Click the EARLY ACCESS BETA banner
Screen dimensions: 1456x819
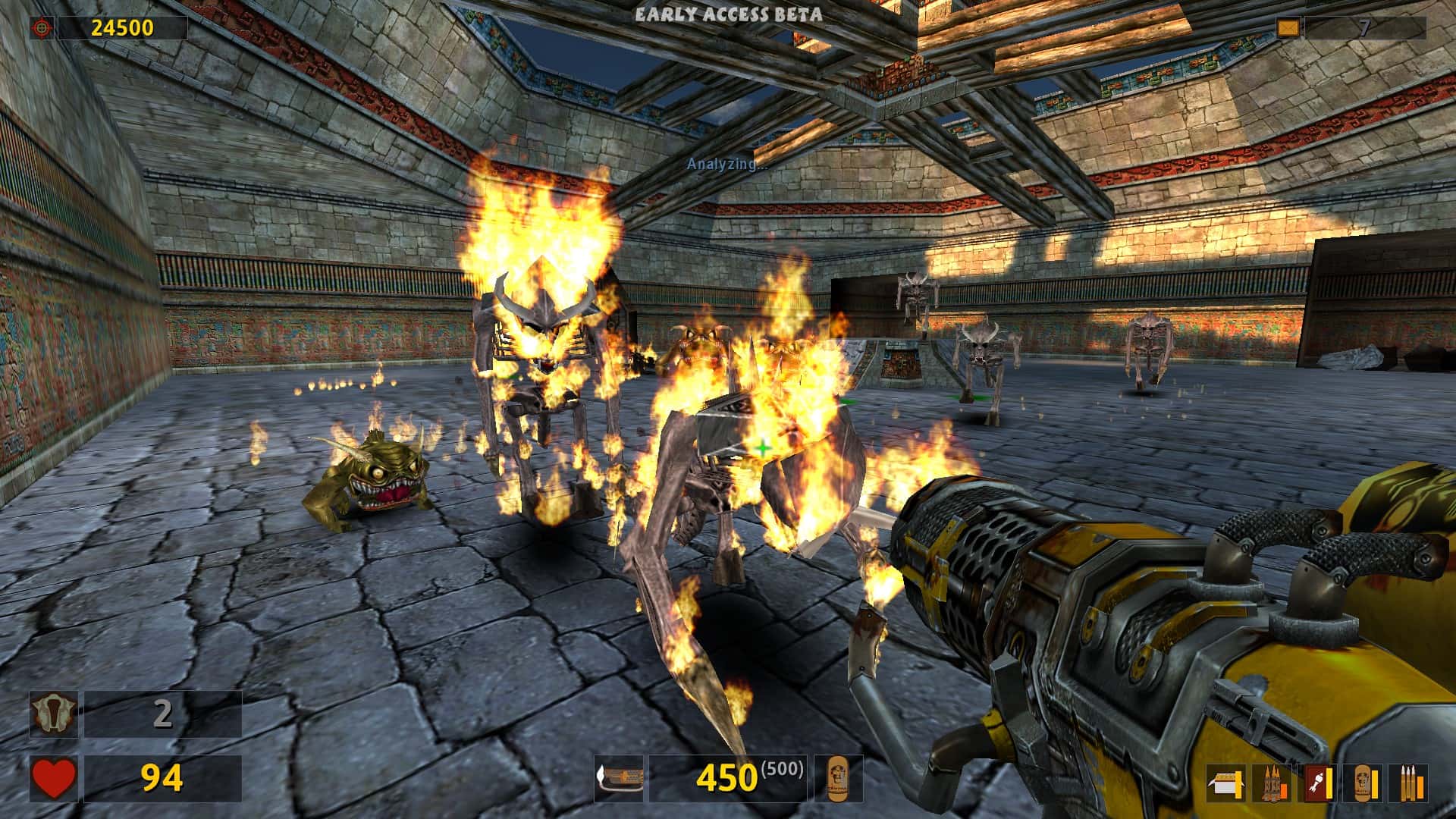point(728,12)
